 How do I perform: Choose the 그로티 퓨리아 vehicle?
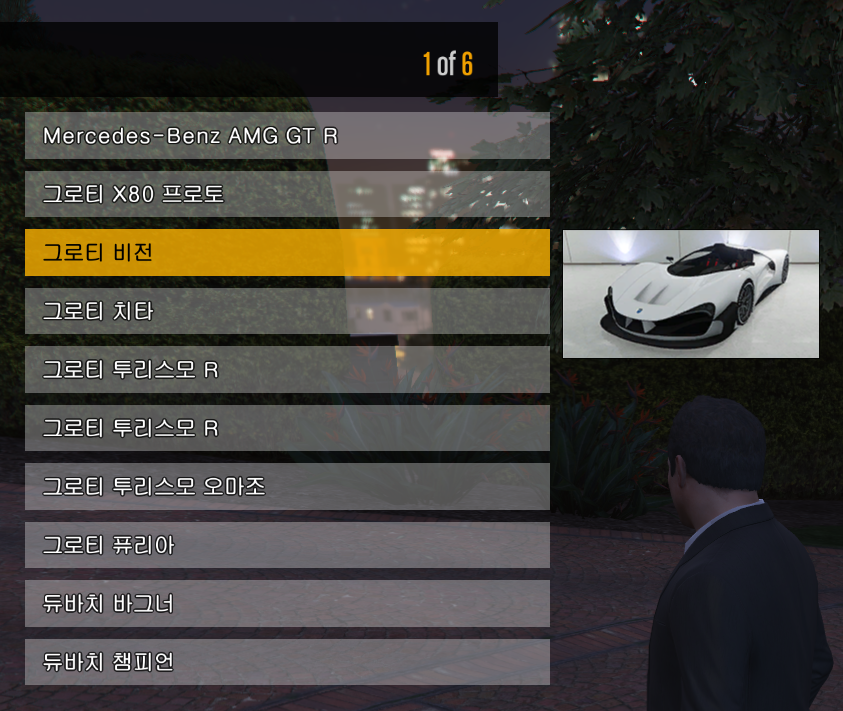point(287,545)
